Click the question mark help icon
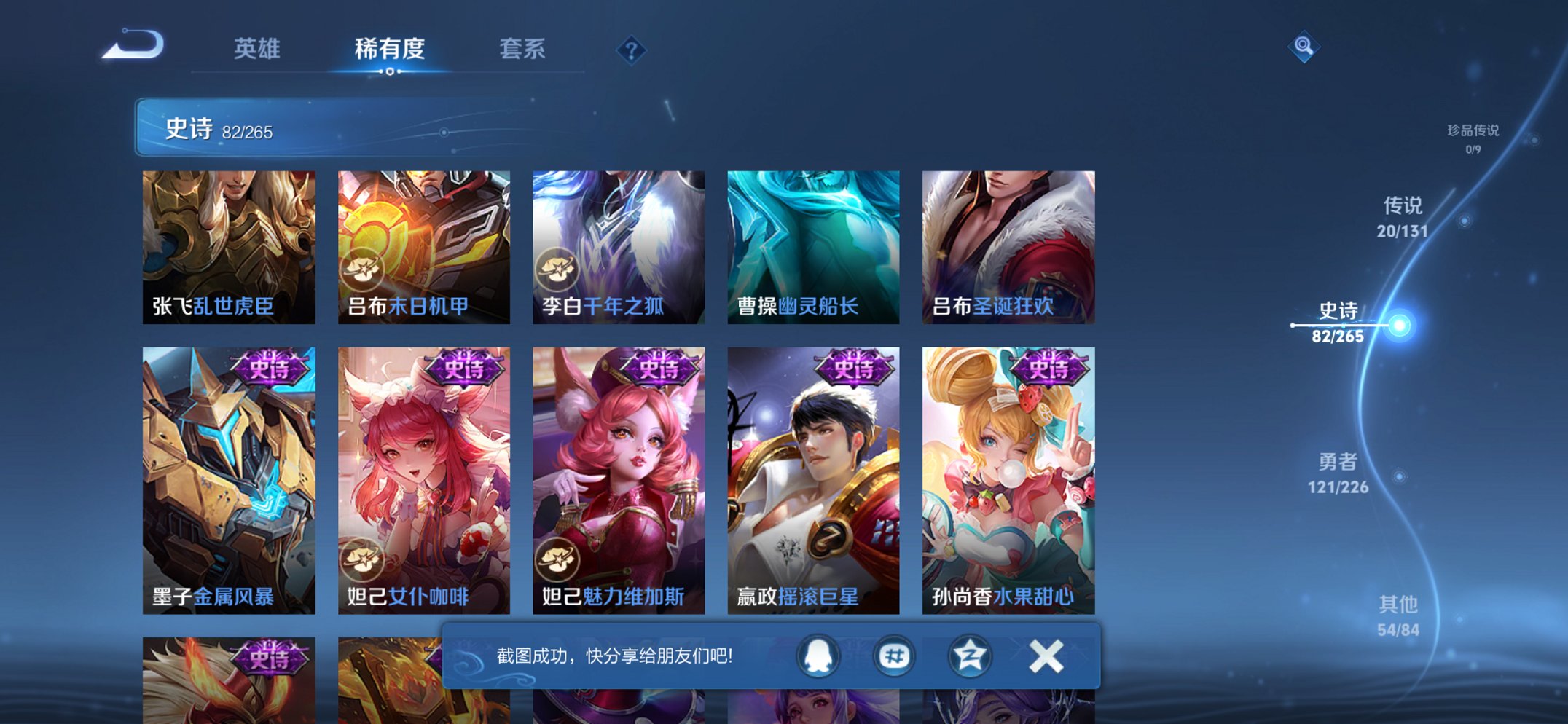 click(x=631, y=50)
